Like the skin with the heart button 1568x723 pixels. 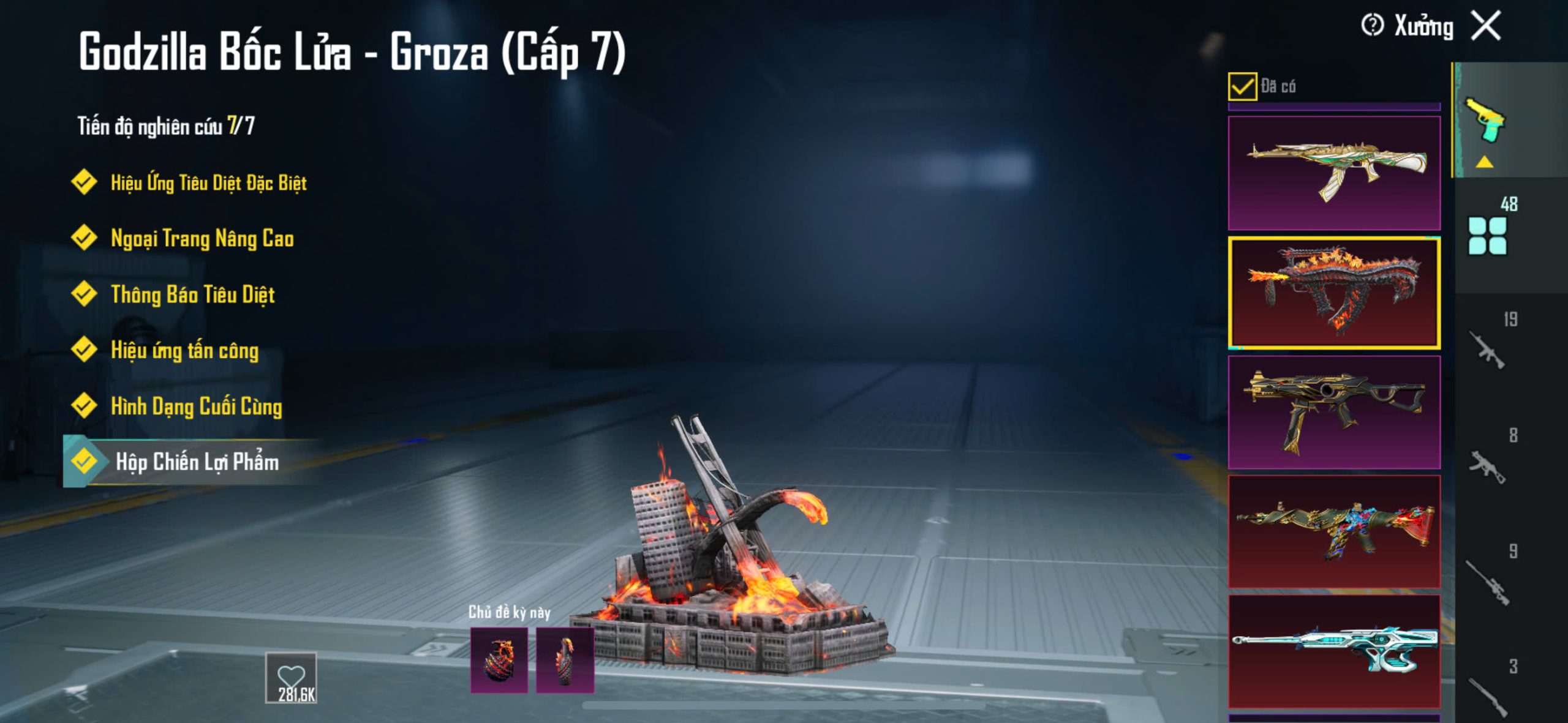click(291, 677)
